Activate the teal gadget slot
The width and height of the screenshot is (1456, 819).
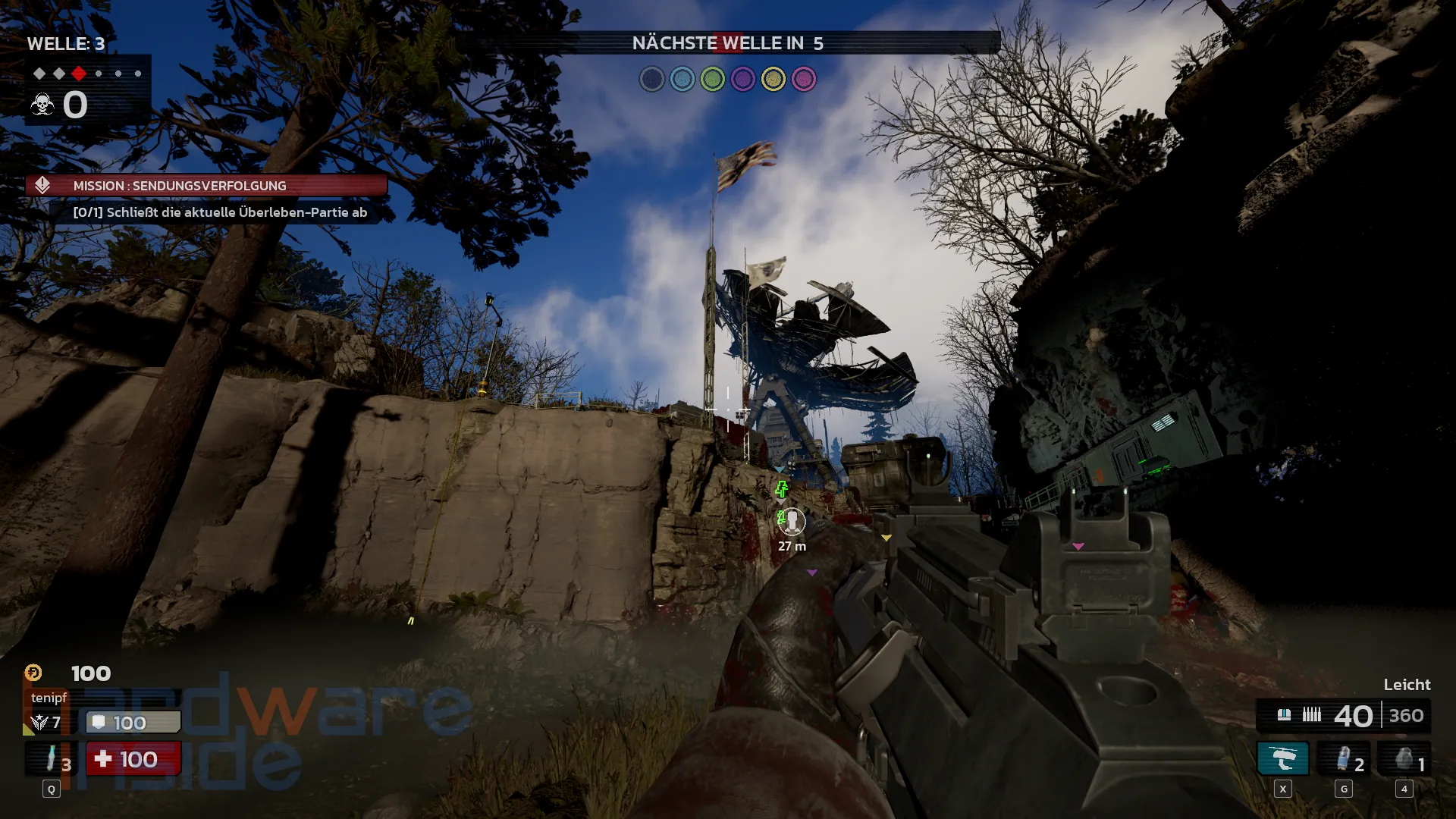point(1282,759)
